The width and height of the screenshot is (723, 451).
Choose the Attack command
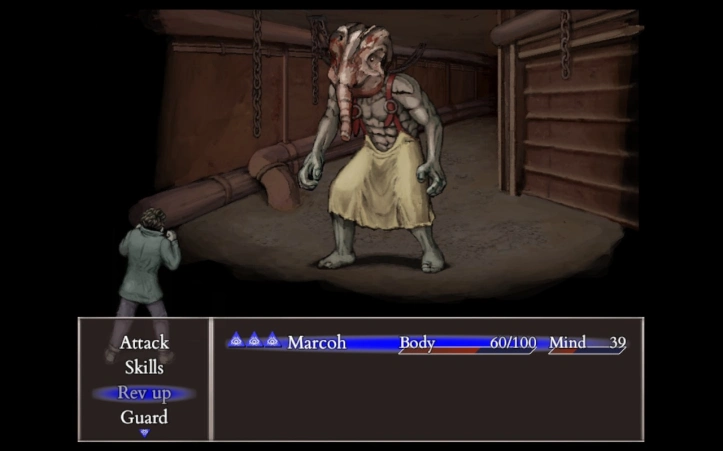tap(144, 343)
